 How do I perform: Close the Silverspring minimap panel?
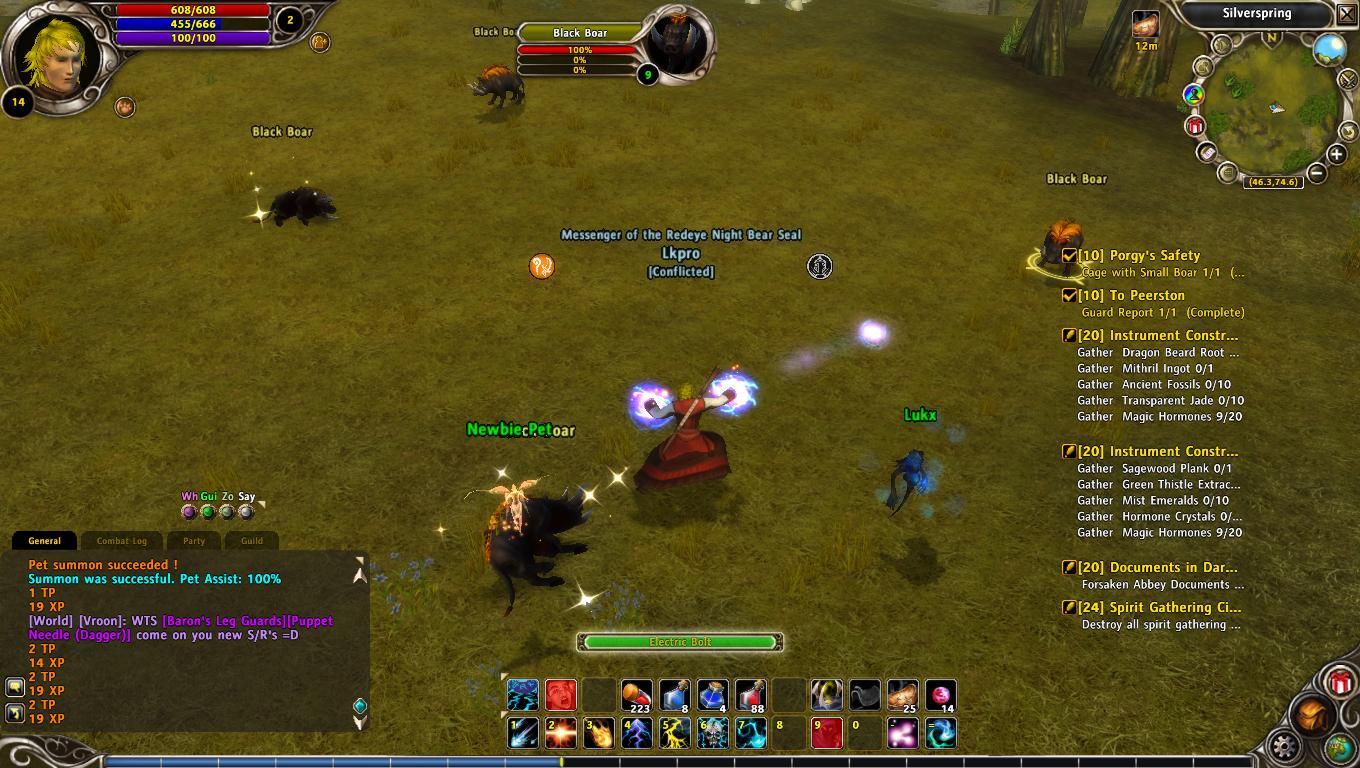[1346, 14]
